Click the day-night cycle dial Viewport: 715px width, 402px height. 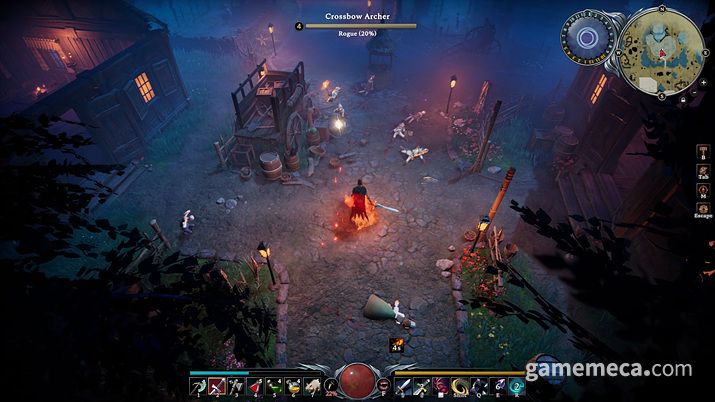pyautogui.click(x=588, y=36)
